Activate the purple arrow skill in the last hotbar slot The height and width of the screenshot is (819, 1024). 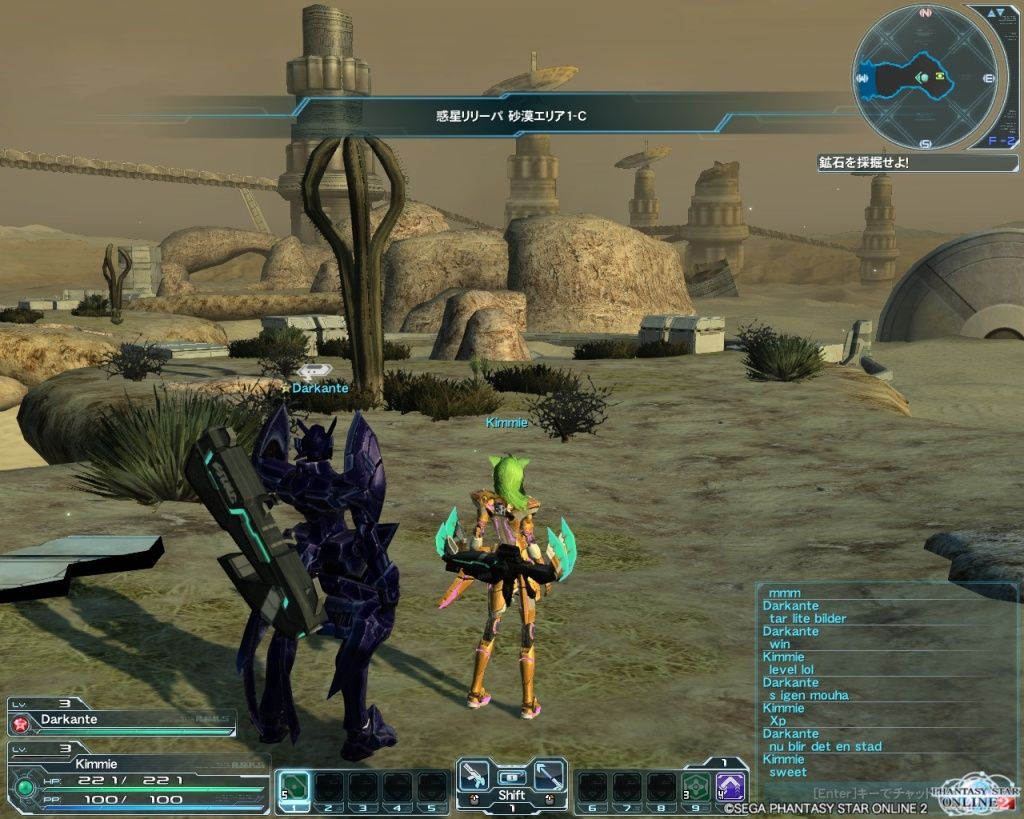pos(733,786)
